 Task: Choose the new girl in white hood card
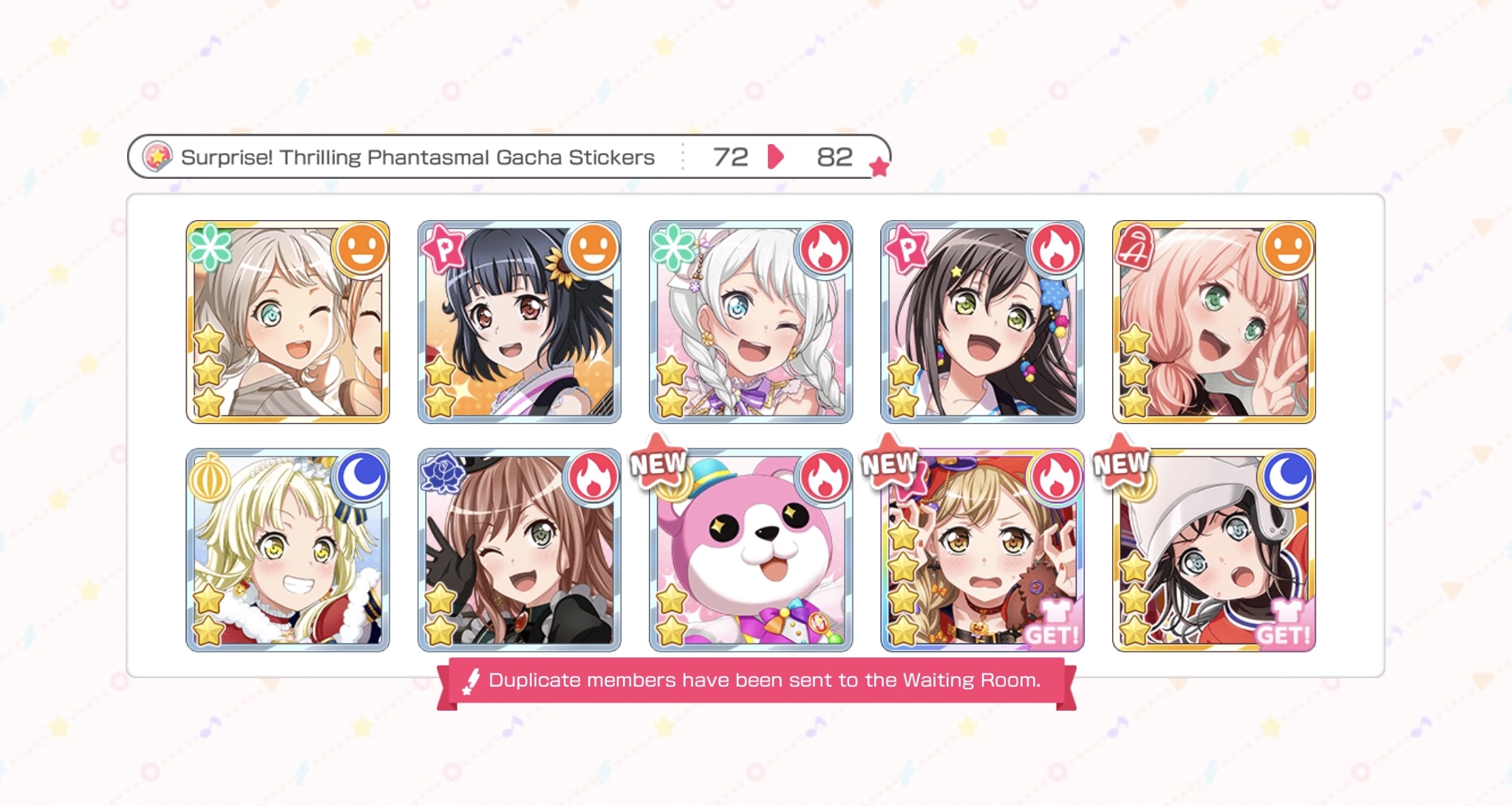(x=1213, y=550)
